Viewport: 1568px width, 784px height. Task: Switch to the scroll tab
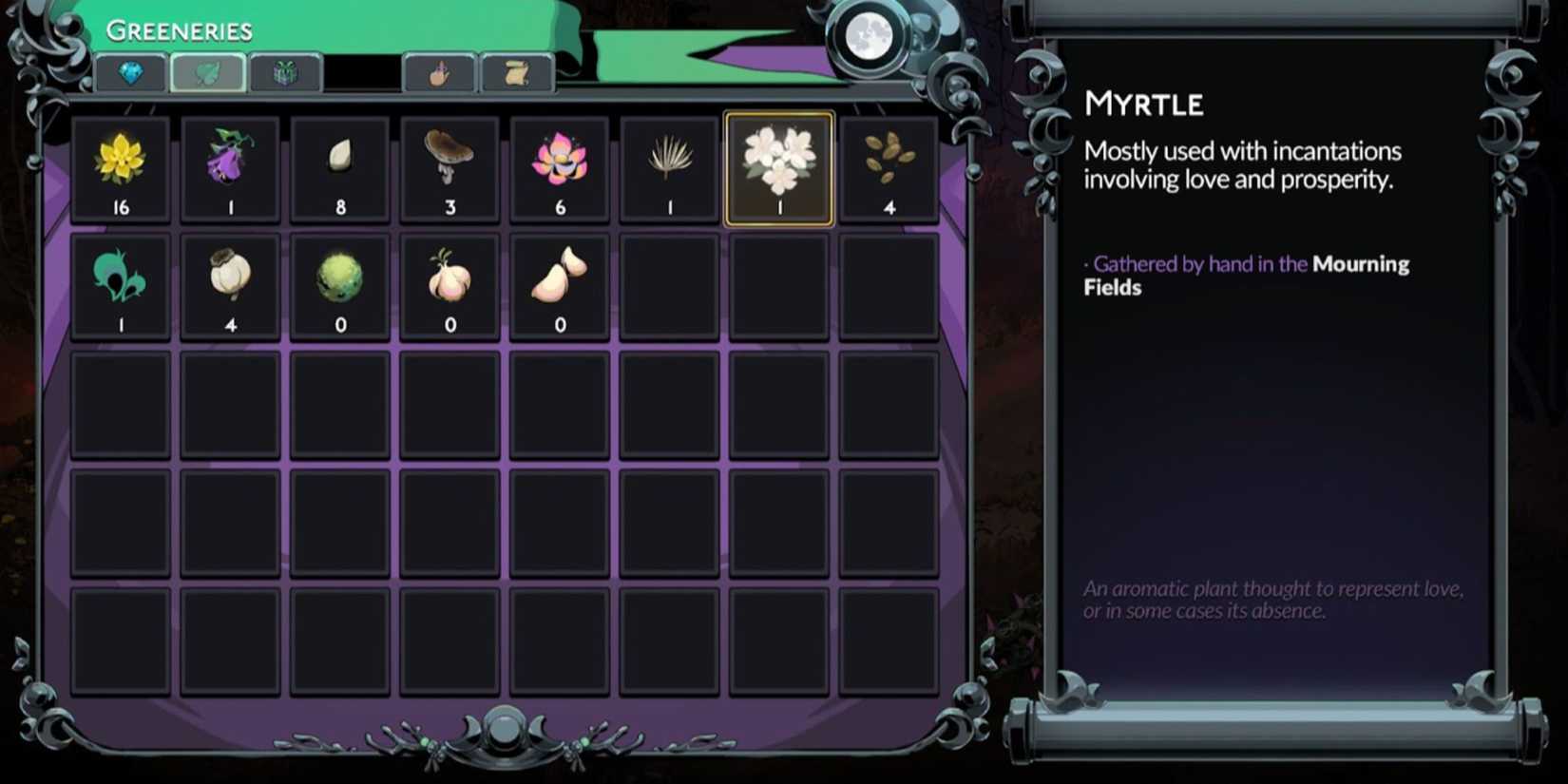(516, 75)
